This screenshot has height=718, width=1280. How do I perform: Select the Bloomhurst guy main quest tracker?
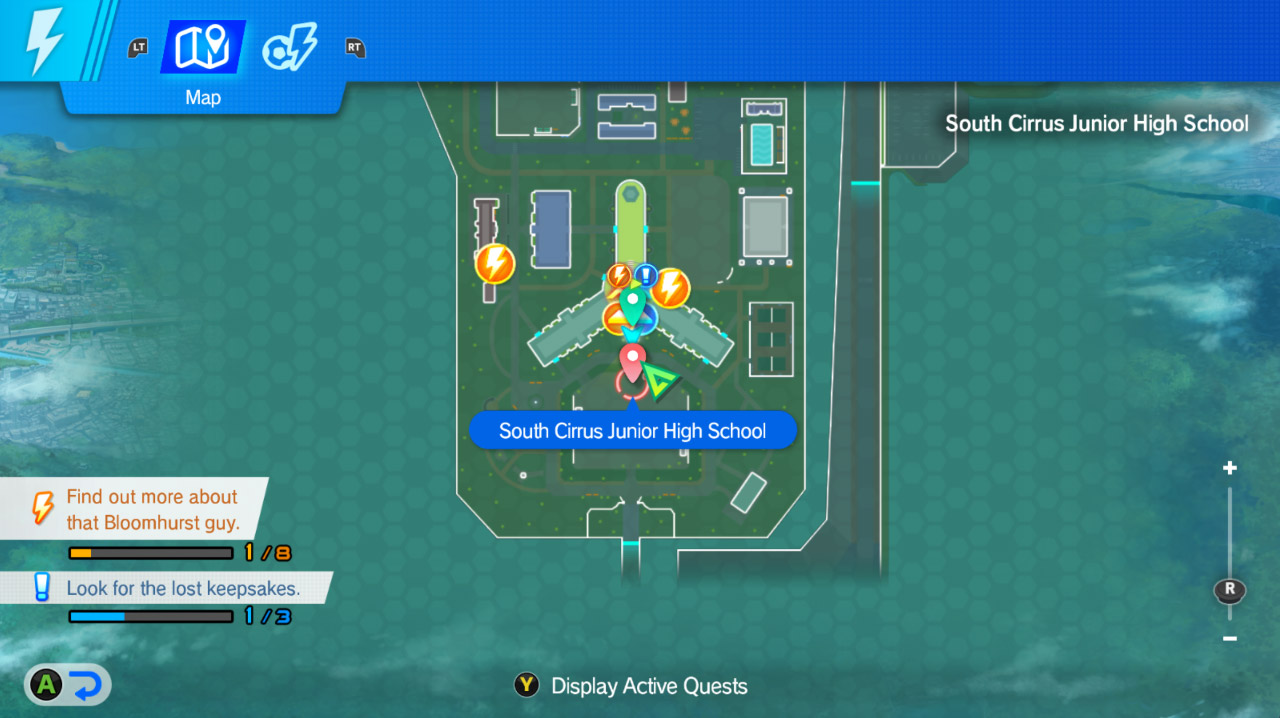[150, 510]
